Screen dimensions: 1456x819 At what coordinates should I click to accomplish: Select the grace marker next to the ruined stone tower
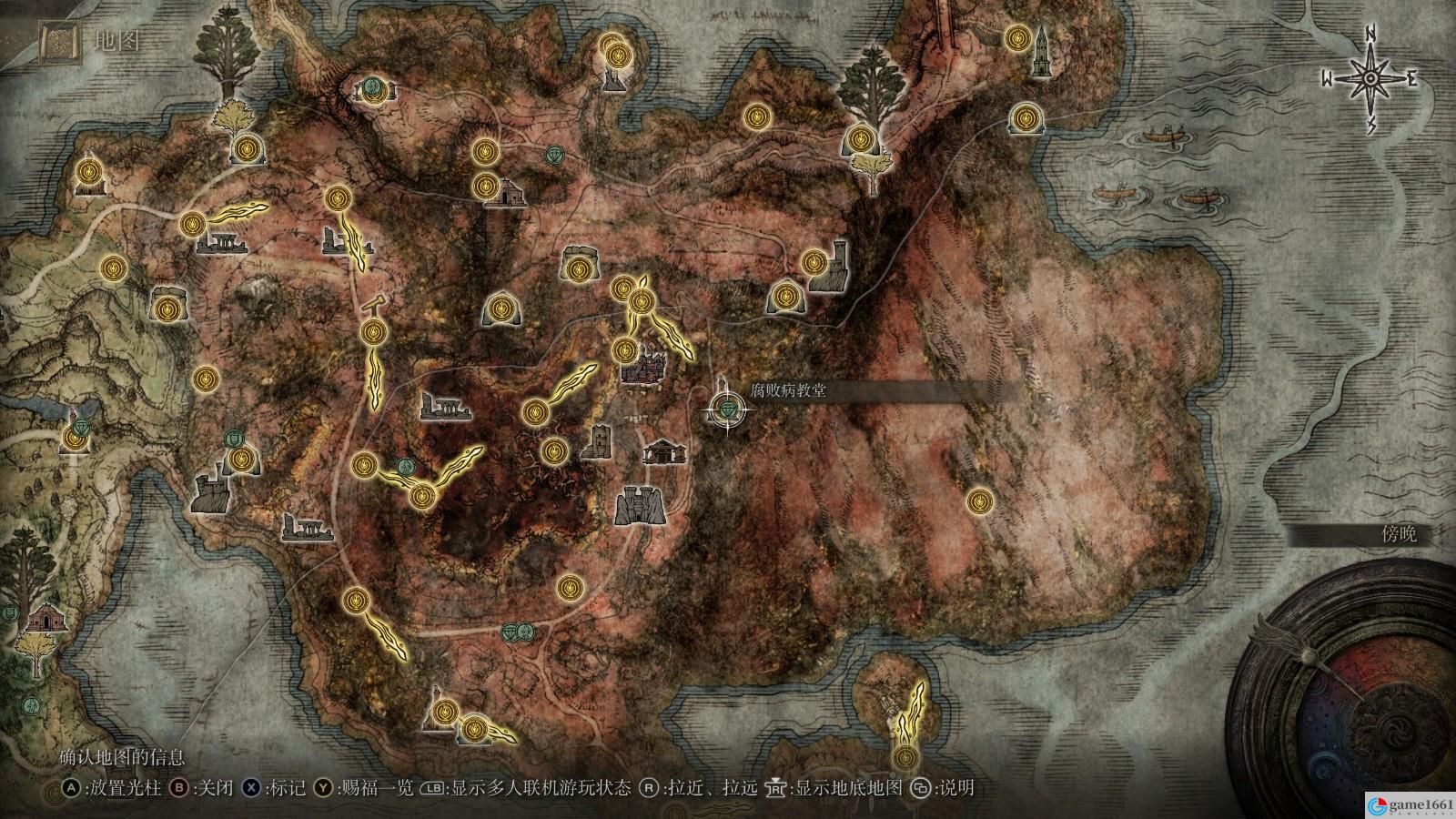coord(814,263)
